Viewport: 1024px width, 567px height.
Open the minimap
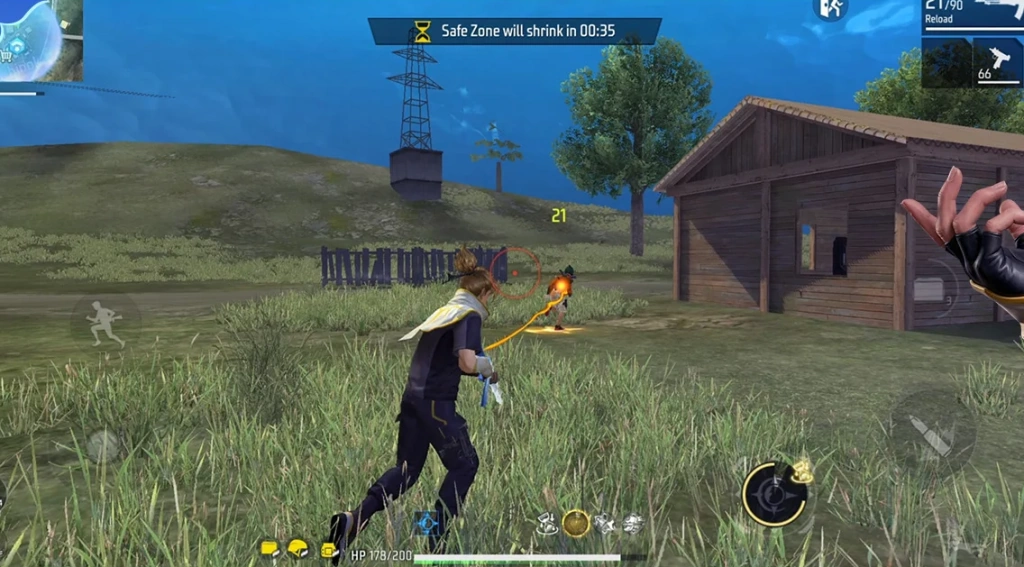click(38, 40)
